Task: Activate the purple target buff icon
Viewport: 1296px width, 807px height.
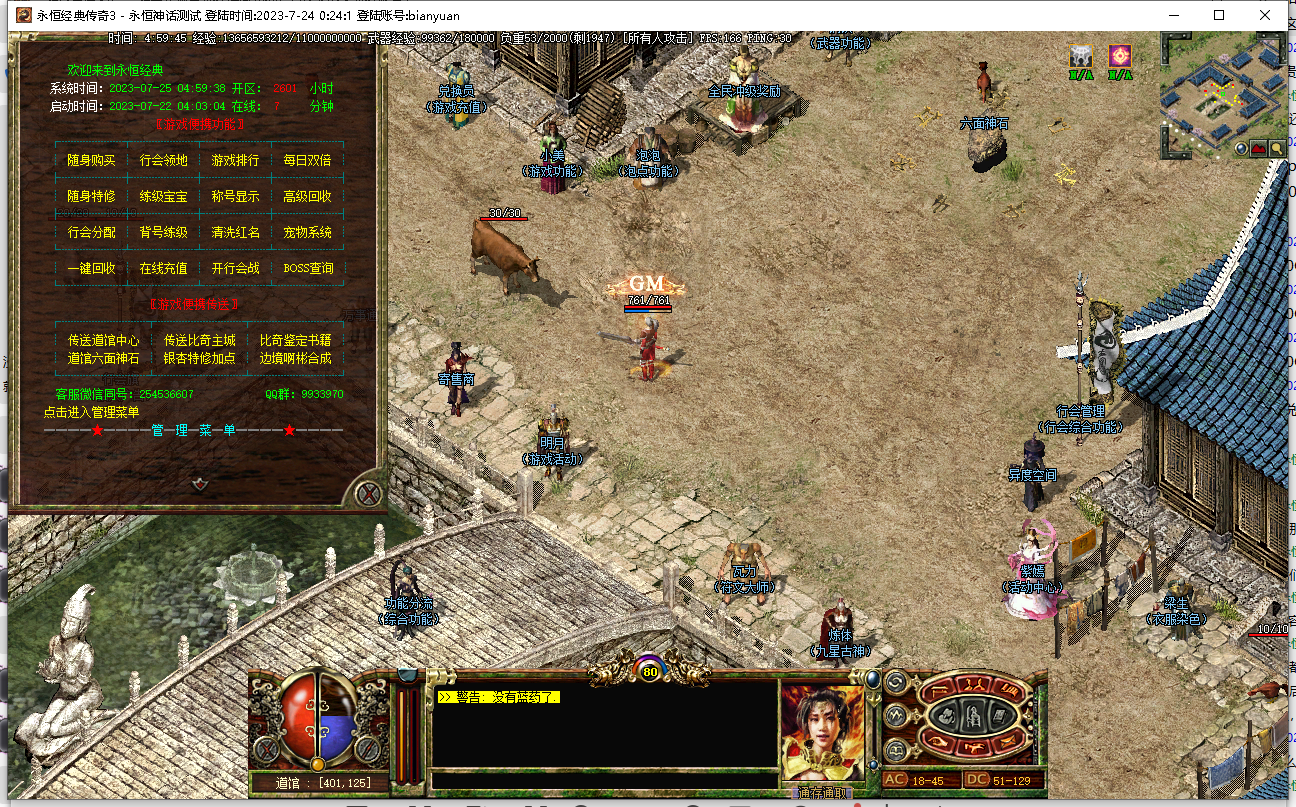Action: pos(1120,55)
